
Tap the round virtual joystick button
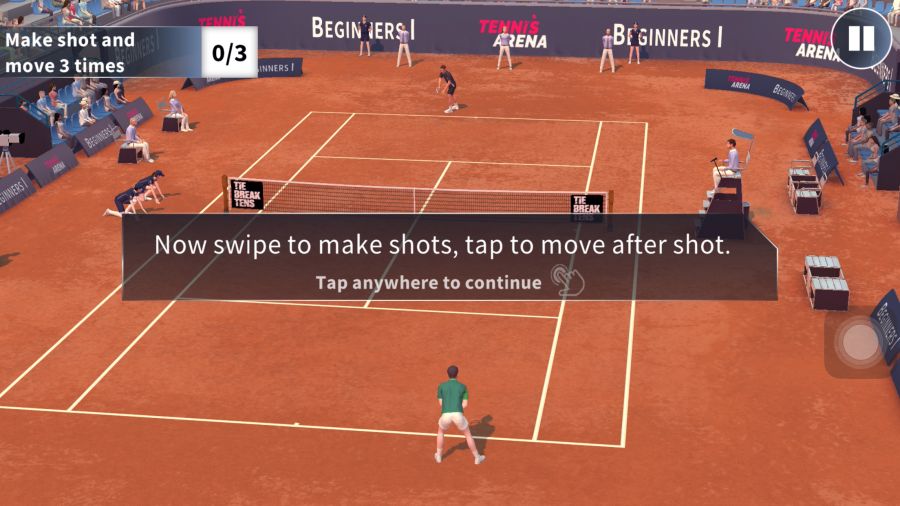coord(859,343)
